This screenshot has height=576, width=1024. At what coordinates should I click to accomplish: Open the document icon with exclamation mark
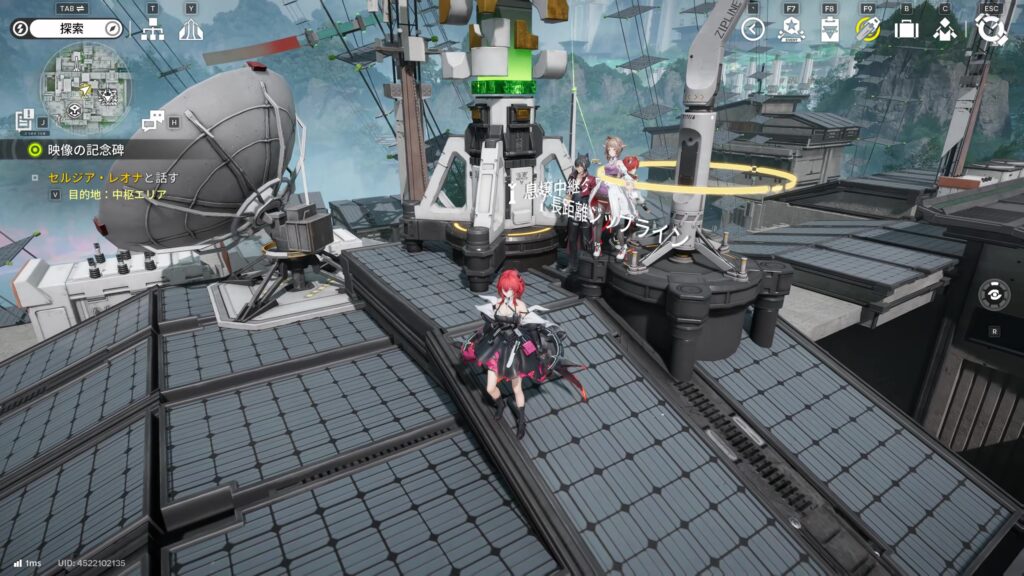point(25,121)
